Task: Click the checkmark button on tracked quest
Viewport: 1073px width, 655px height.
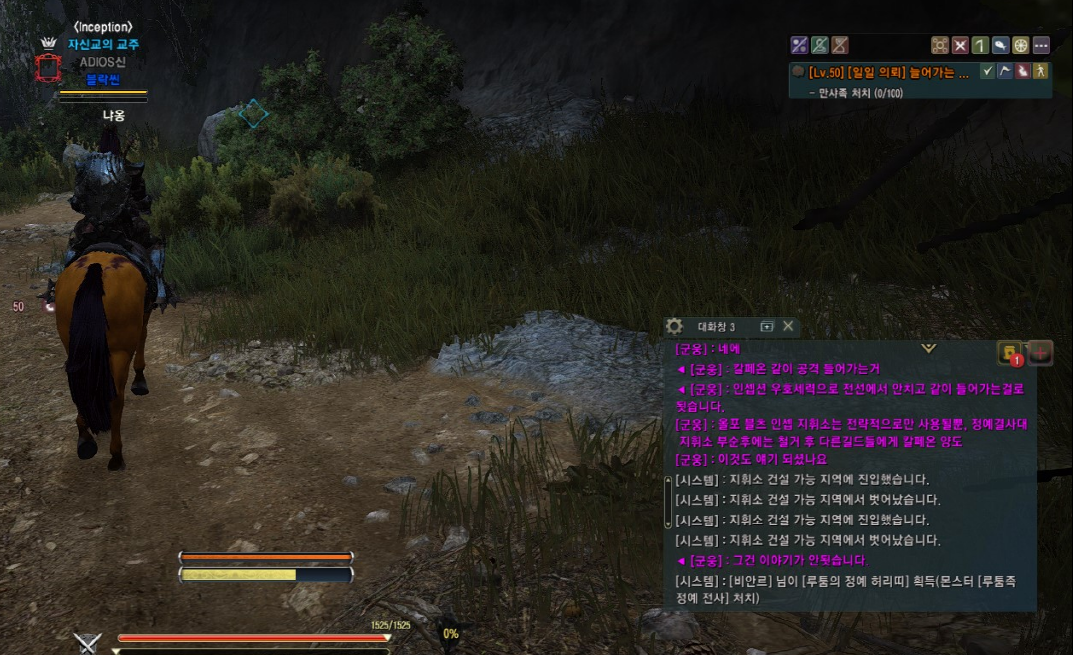Action: [x=987, y=71]
